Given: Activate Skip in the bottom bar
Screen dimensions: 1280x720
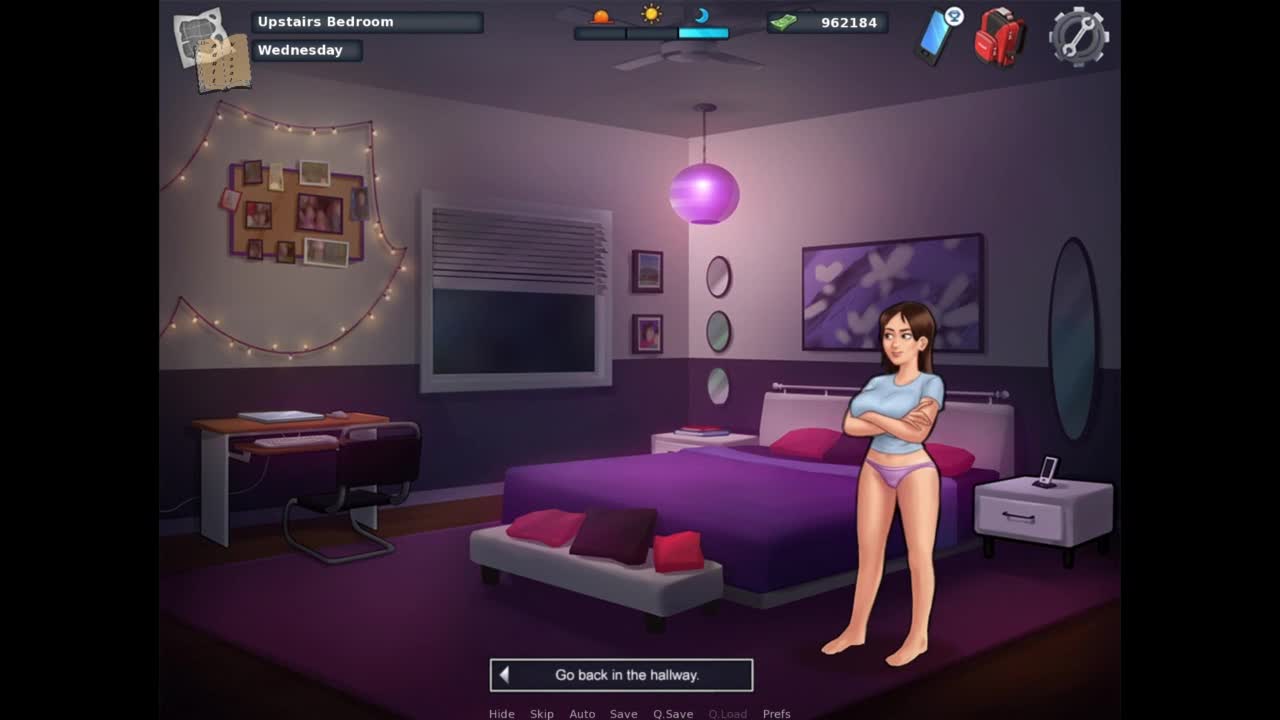Looking at the screenshot, I should (x=542, y=714).
